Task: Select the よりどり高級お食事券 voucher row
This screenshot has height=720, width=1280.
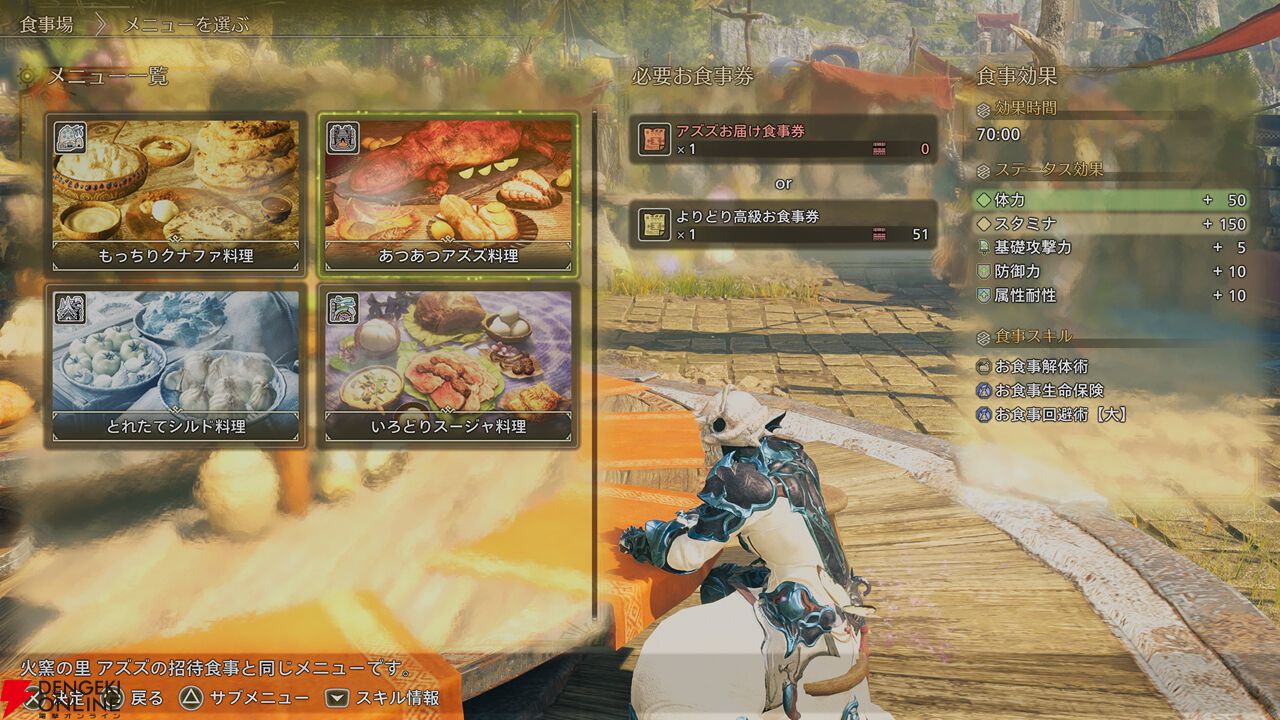Action: 784,225
